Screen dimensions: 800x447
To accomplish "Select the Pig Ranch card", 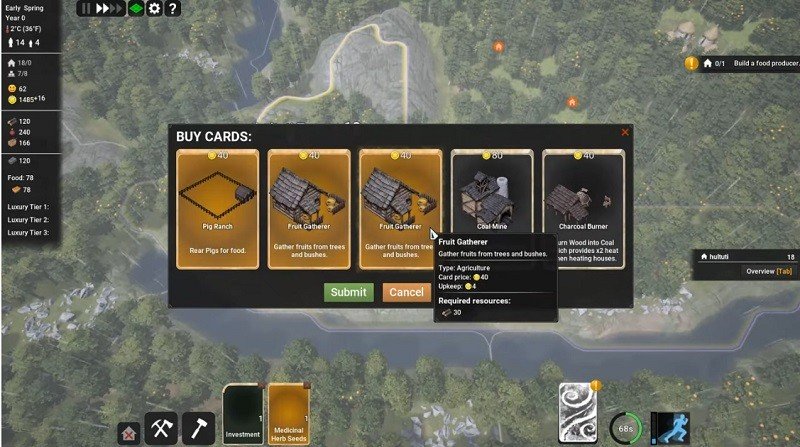I will (x=217, y=209).
